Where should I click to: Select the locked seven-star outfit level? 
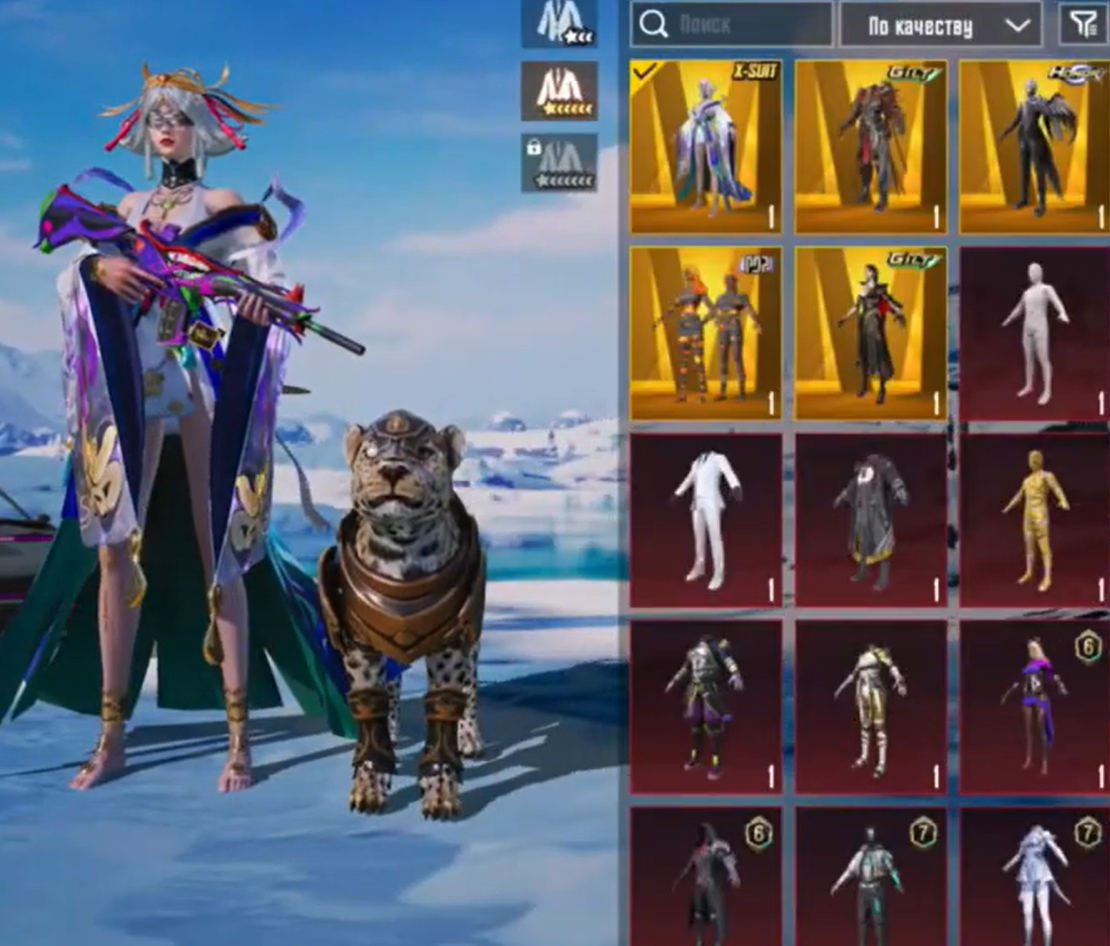(559, 162)
